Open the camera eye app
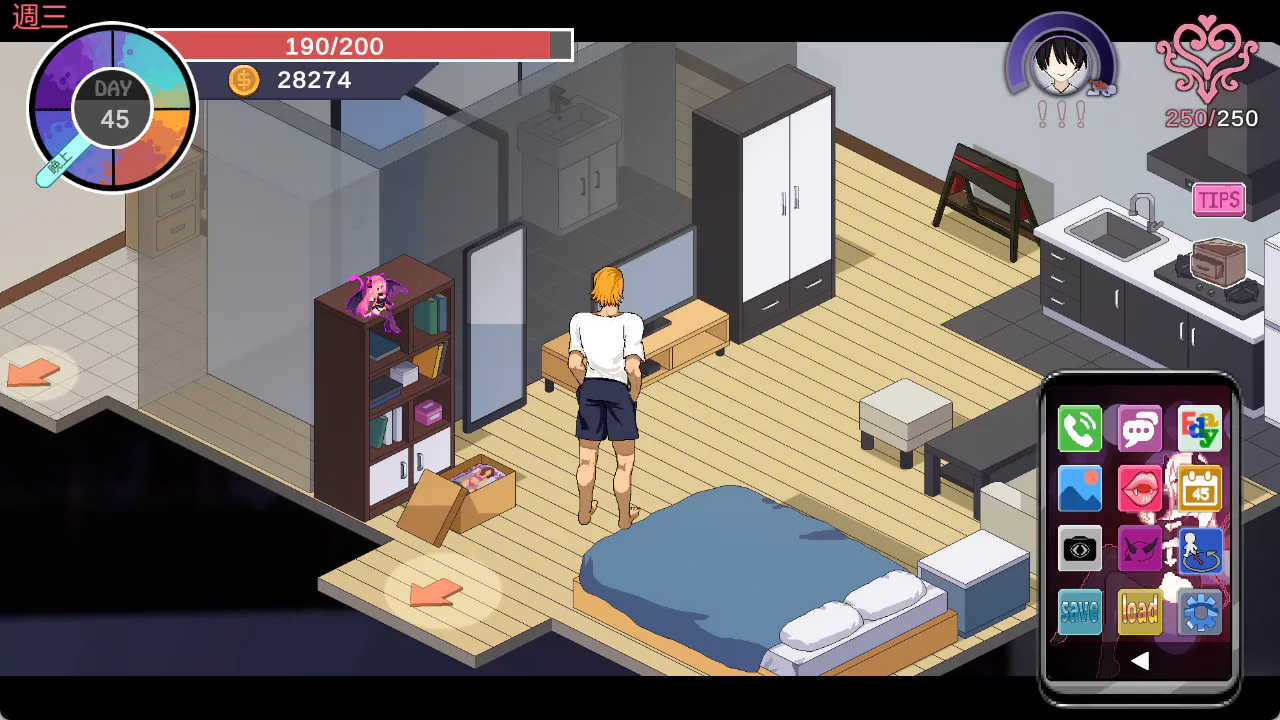1280x720 pixels. [1080, 549]
